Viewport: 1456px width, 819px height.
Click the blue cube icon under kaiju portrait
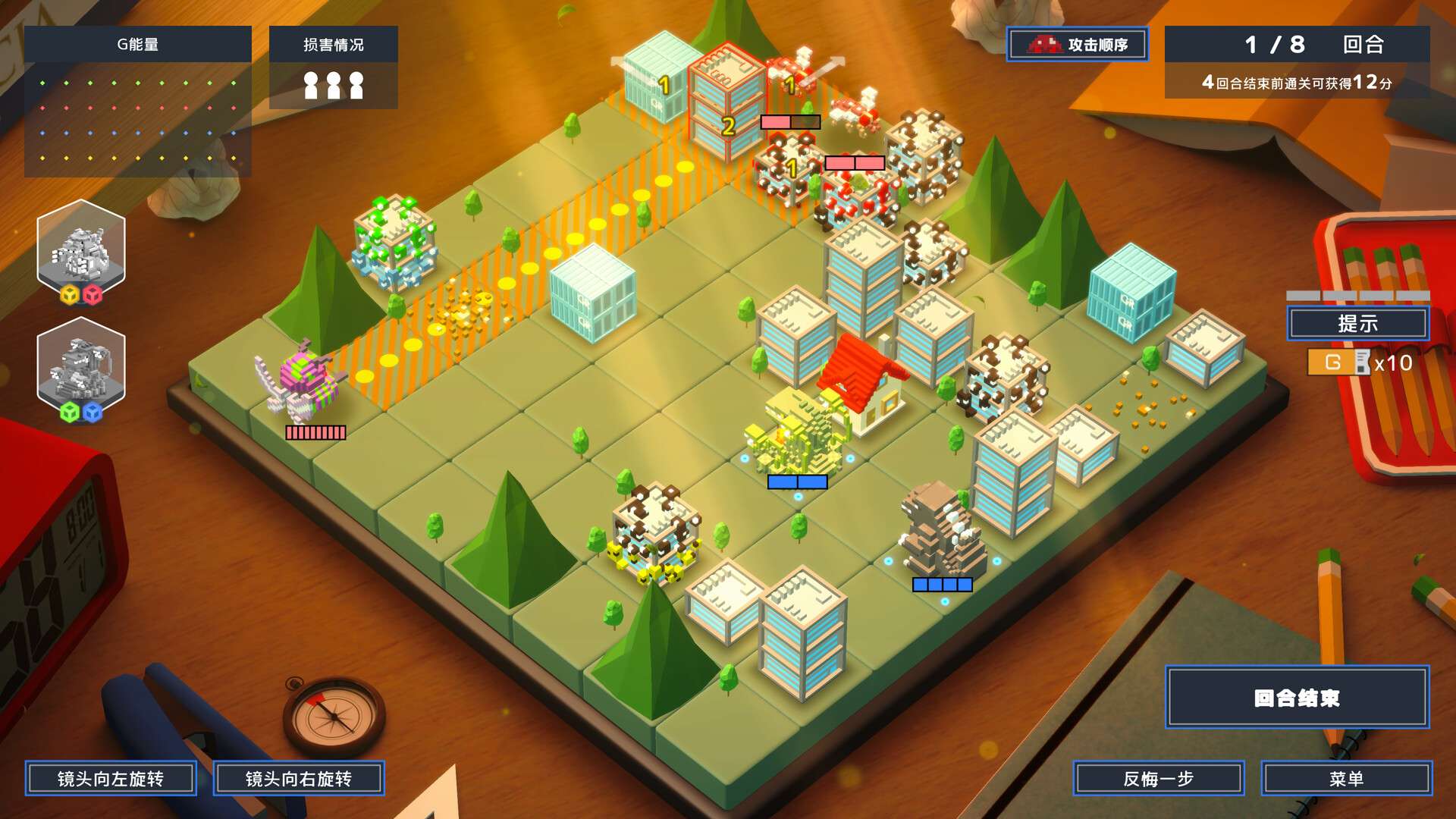[x=93, y=410]
